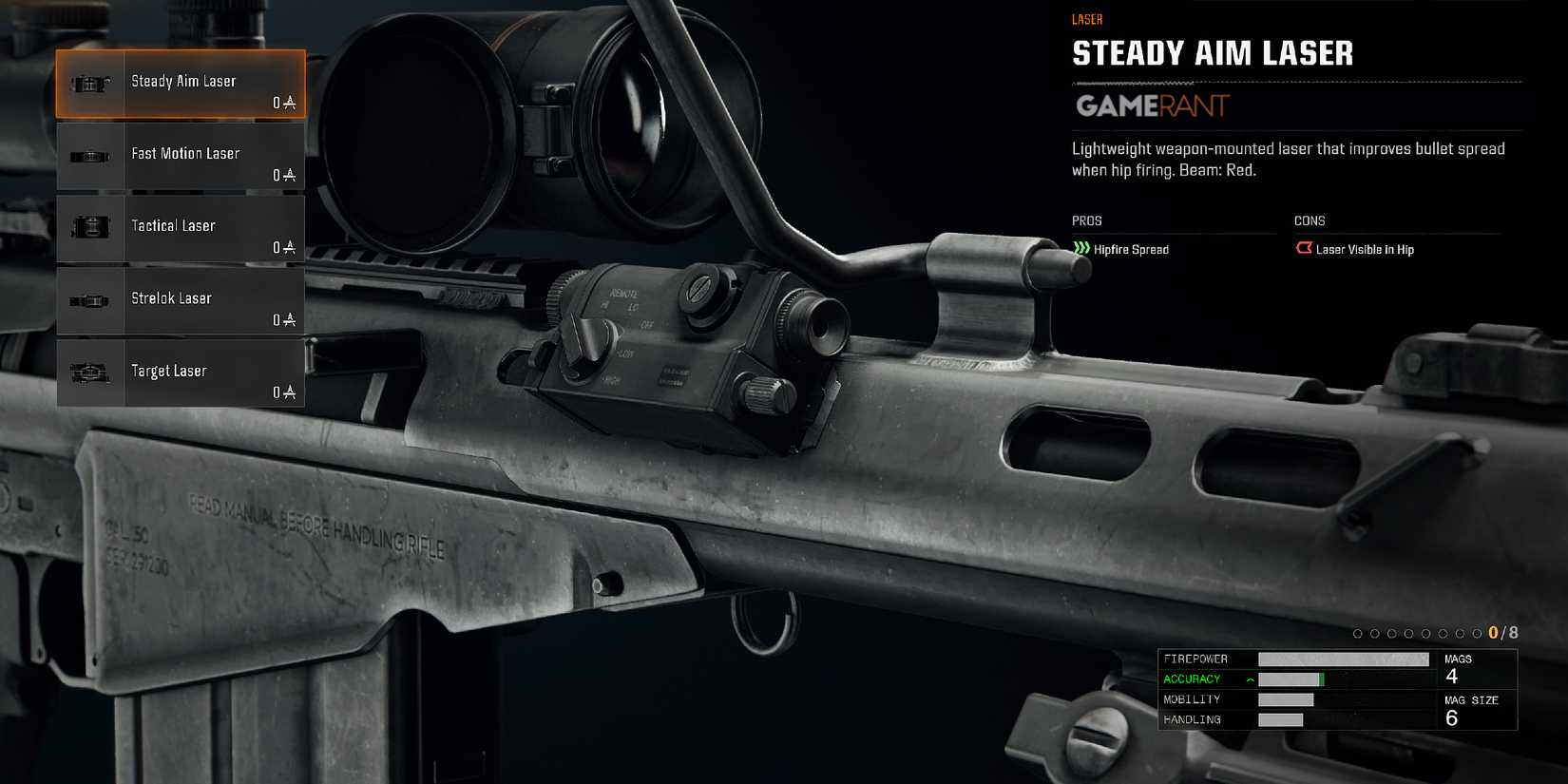Click the Fast Motion Laser attachment icon

(90, 155)
